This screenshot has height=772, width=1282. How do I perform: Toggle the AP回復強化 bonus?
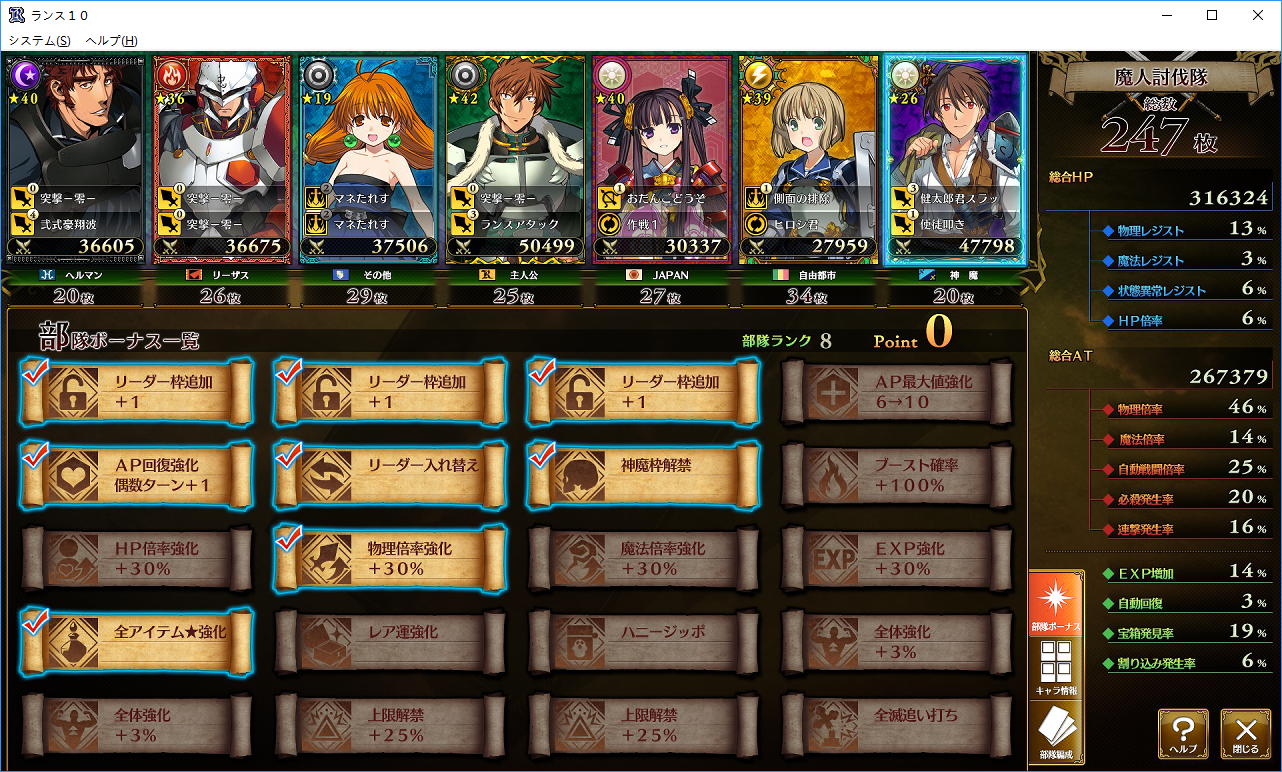click(x=136, y=475)
